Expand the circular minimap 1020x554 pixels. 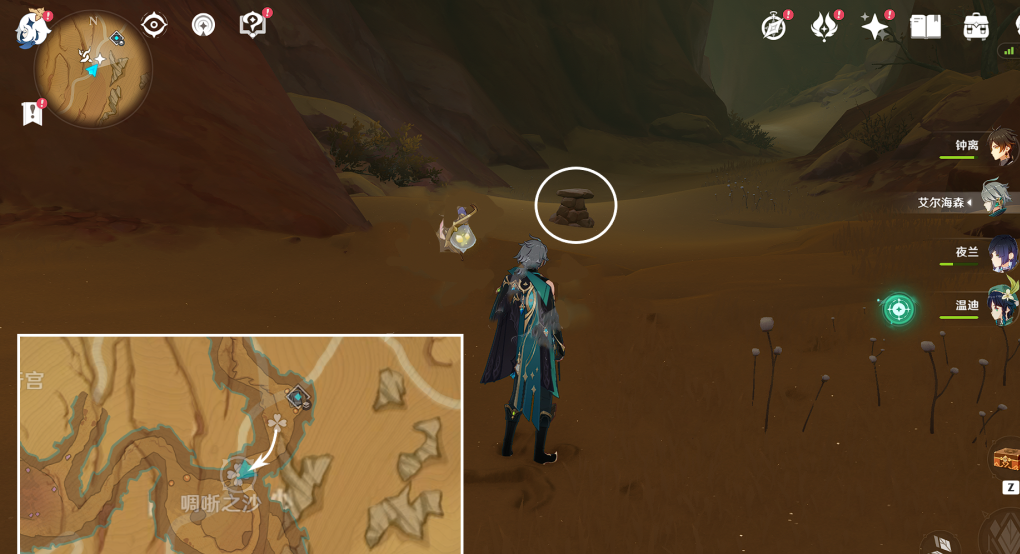tap(93, 70)
